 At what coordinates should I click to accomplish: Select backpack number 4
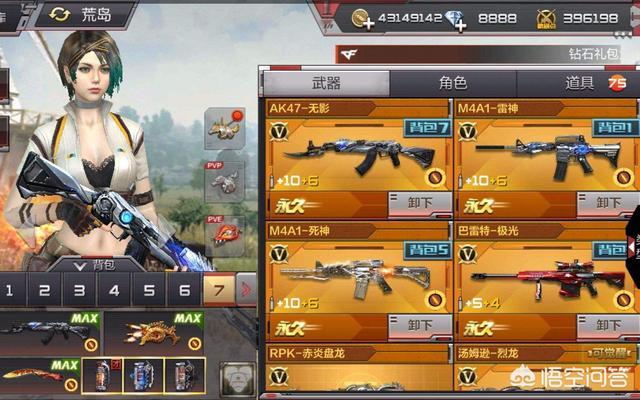coord(114,292)
